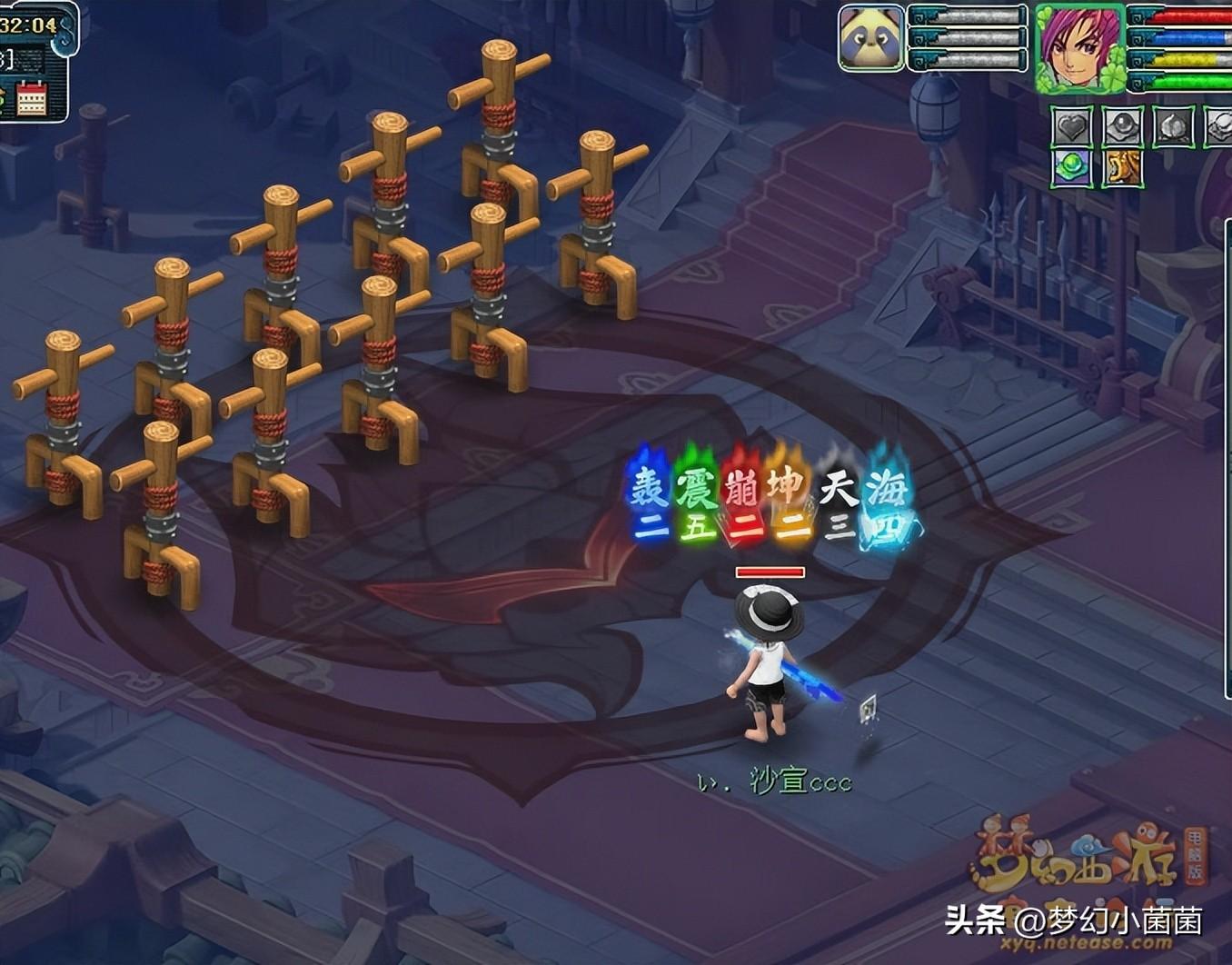
Task: Open the pink-haired character portrait
Action: pos(1080,47)
